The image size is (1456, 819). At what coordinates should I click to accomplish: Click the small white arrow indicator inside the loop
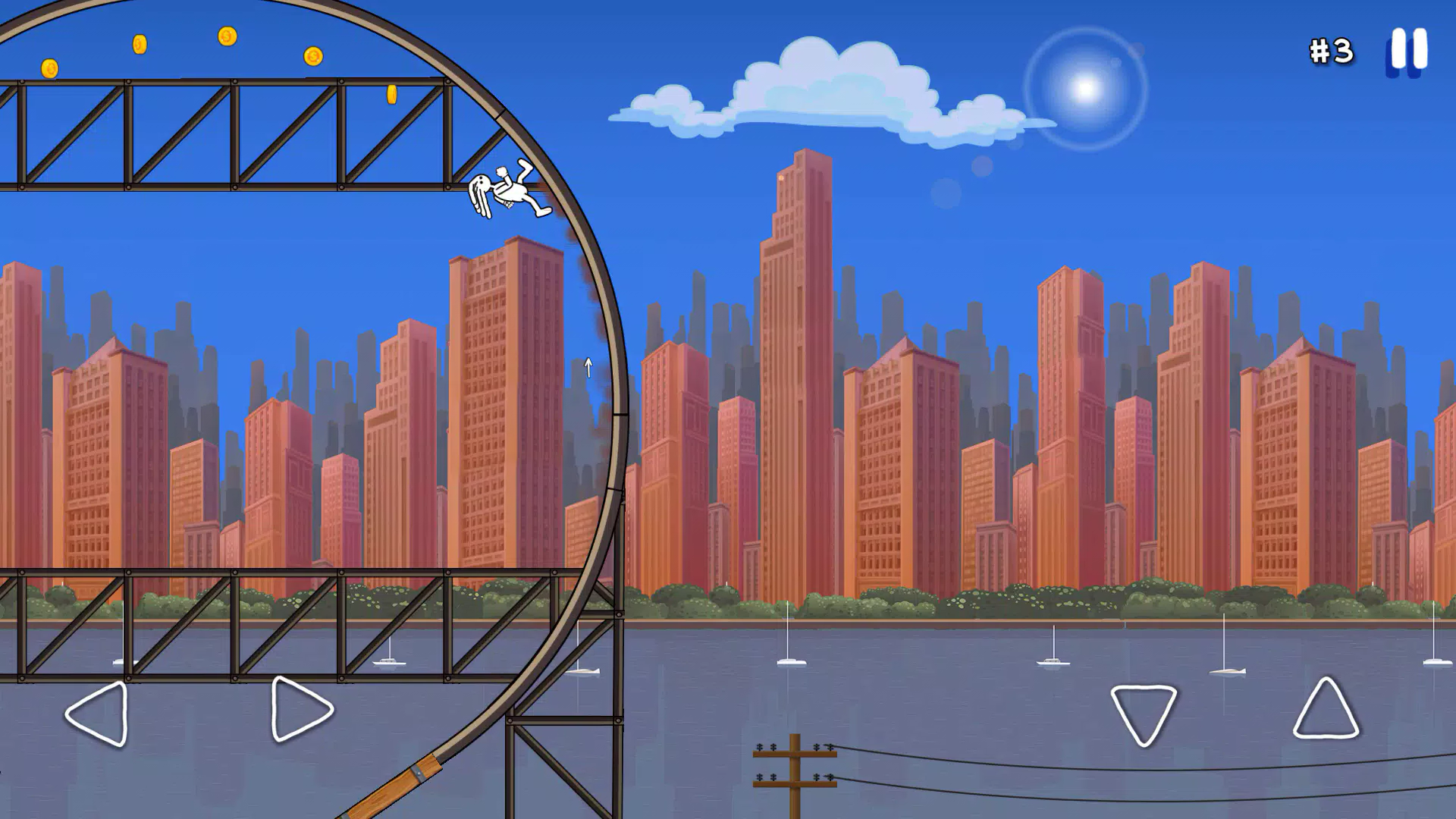587,366
